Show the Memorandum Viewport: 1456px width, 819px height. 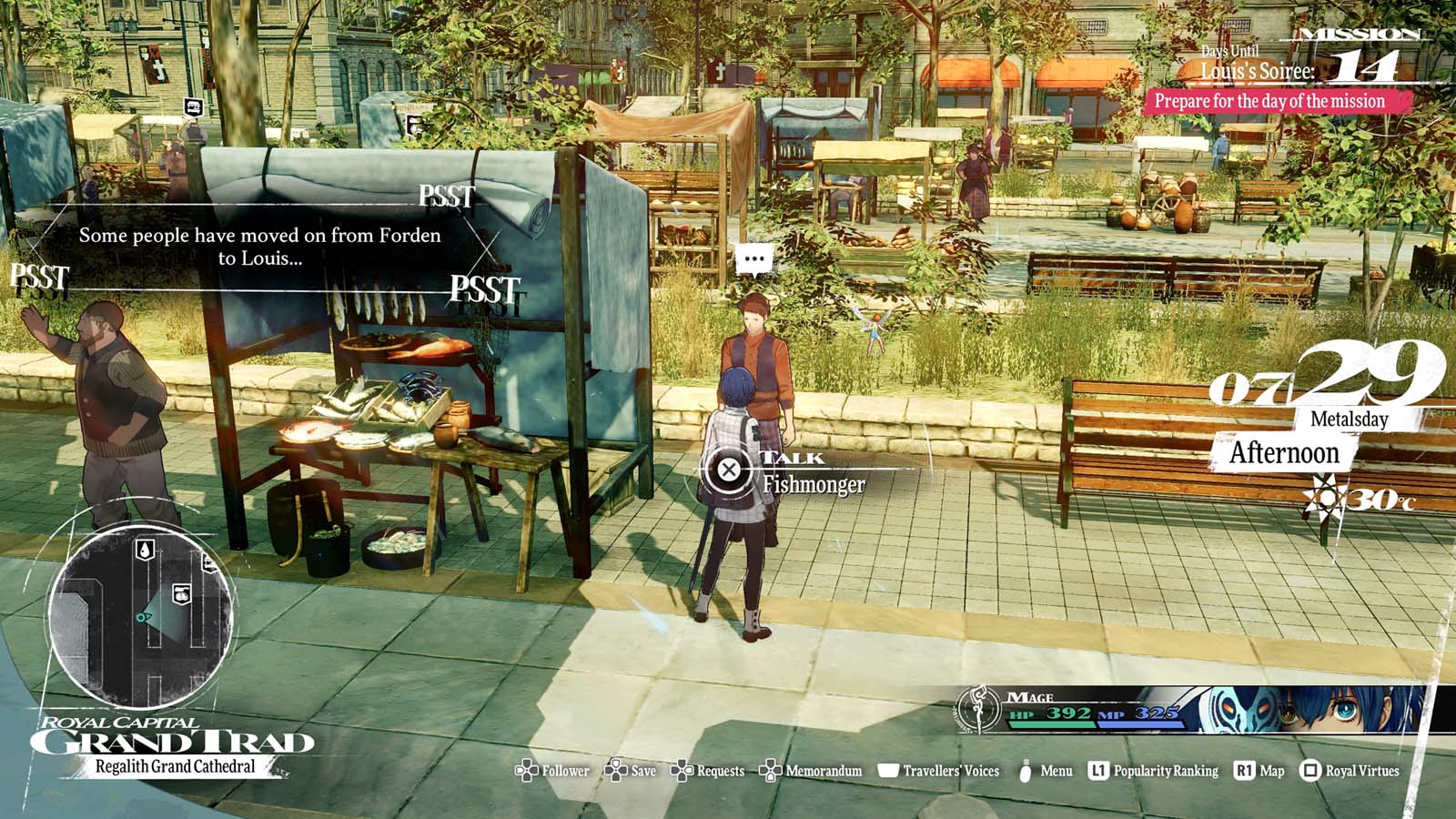(811, 771)
